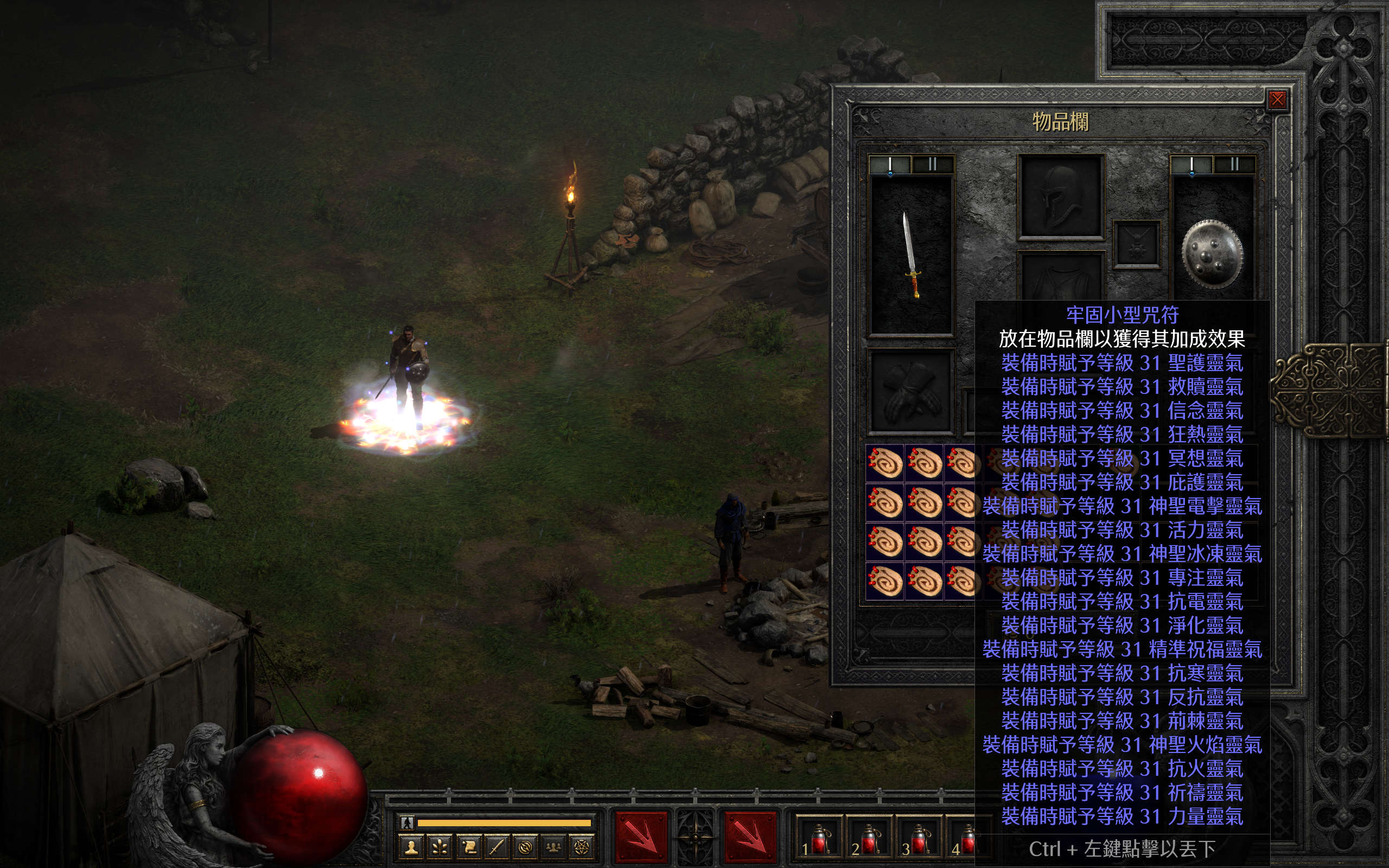
Task: Toggle the run/walk button beside stamina bar
Action: (x=407, y=822)
